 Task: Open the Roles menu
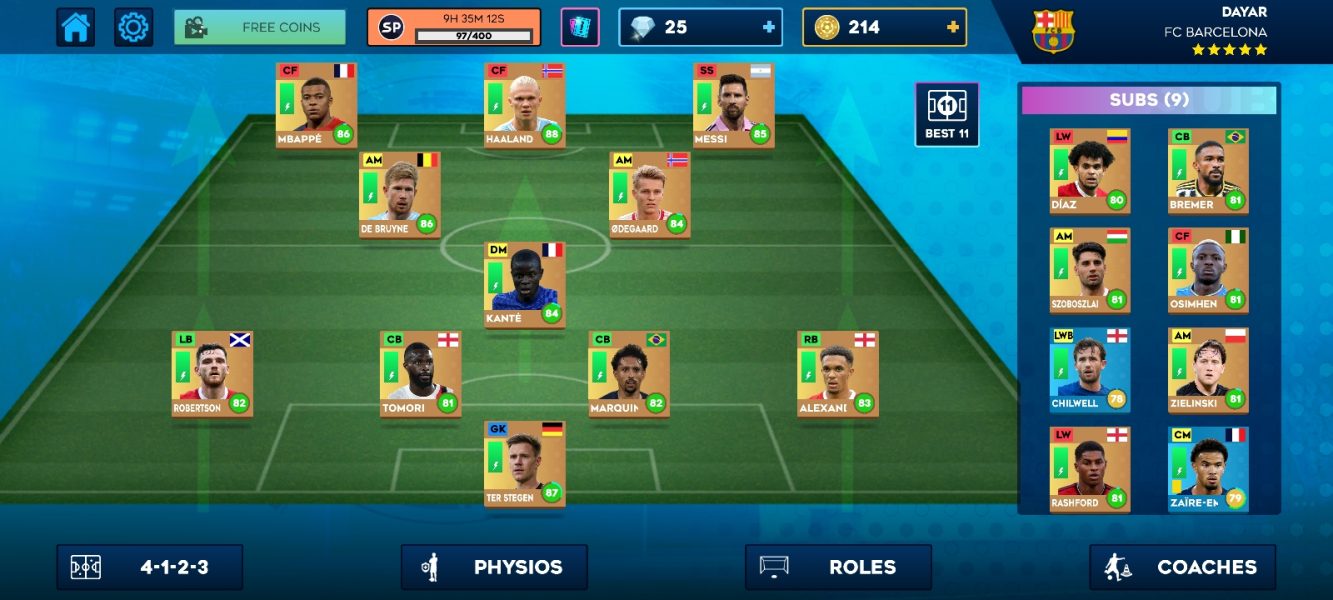pos(838,567)
